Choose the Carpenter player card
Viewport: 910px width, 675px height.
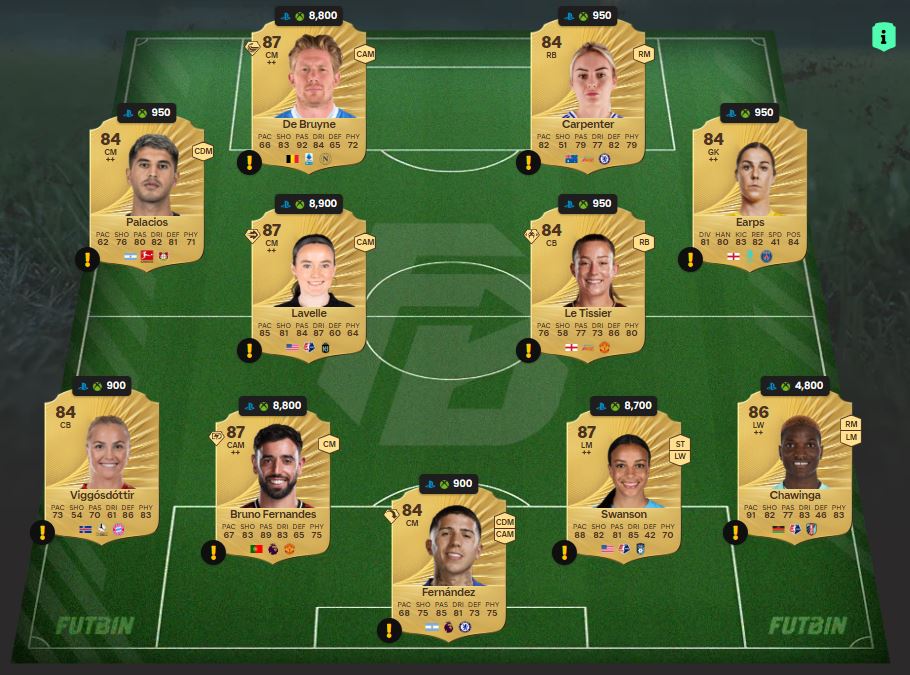(588, 90)
